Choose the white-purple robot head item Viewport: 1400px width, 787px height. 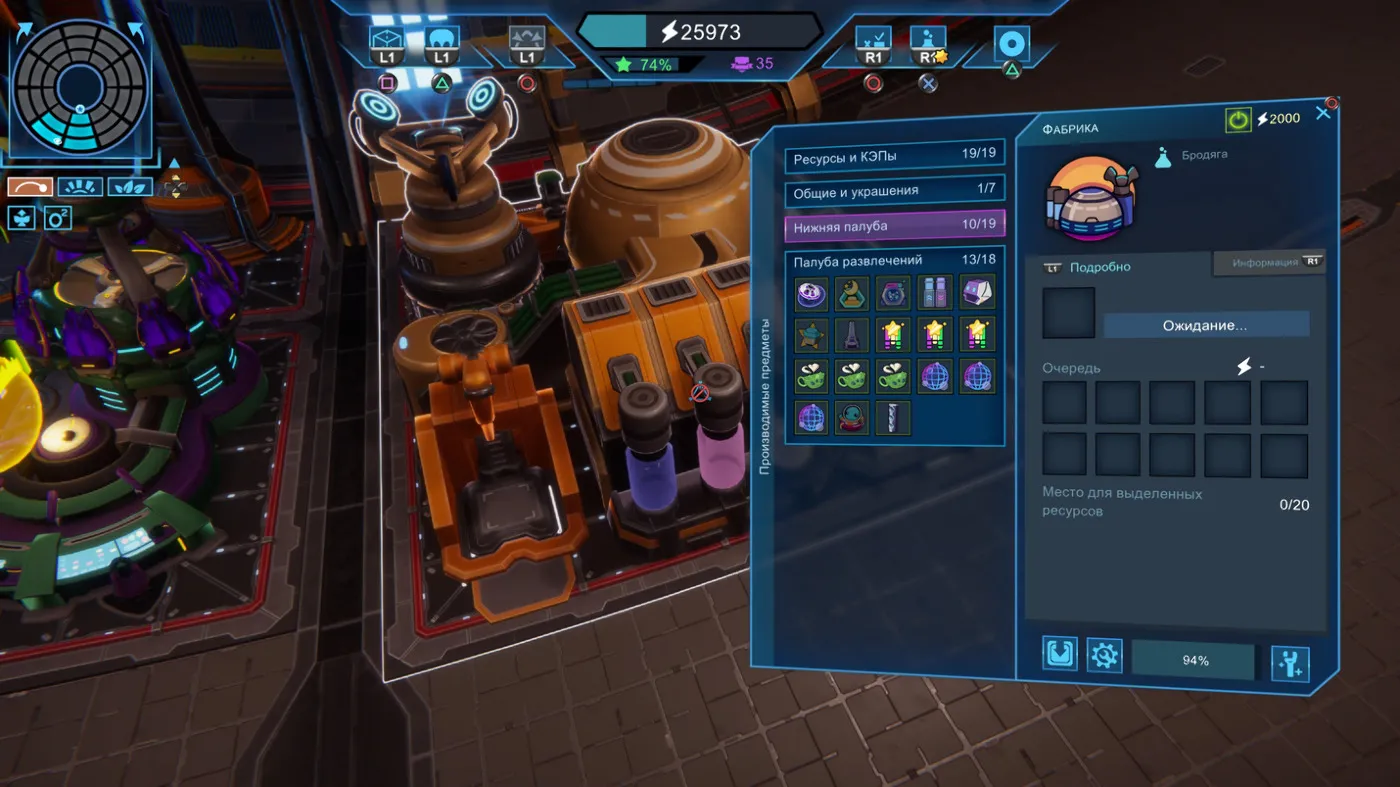pos(977,293)
